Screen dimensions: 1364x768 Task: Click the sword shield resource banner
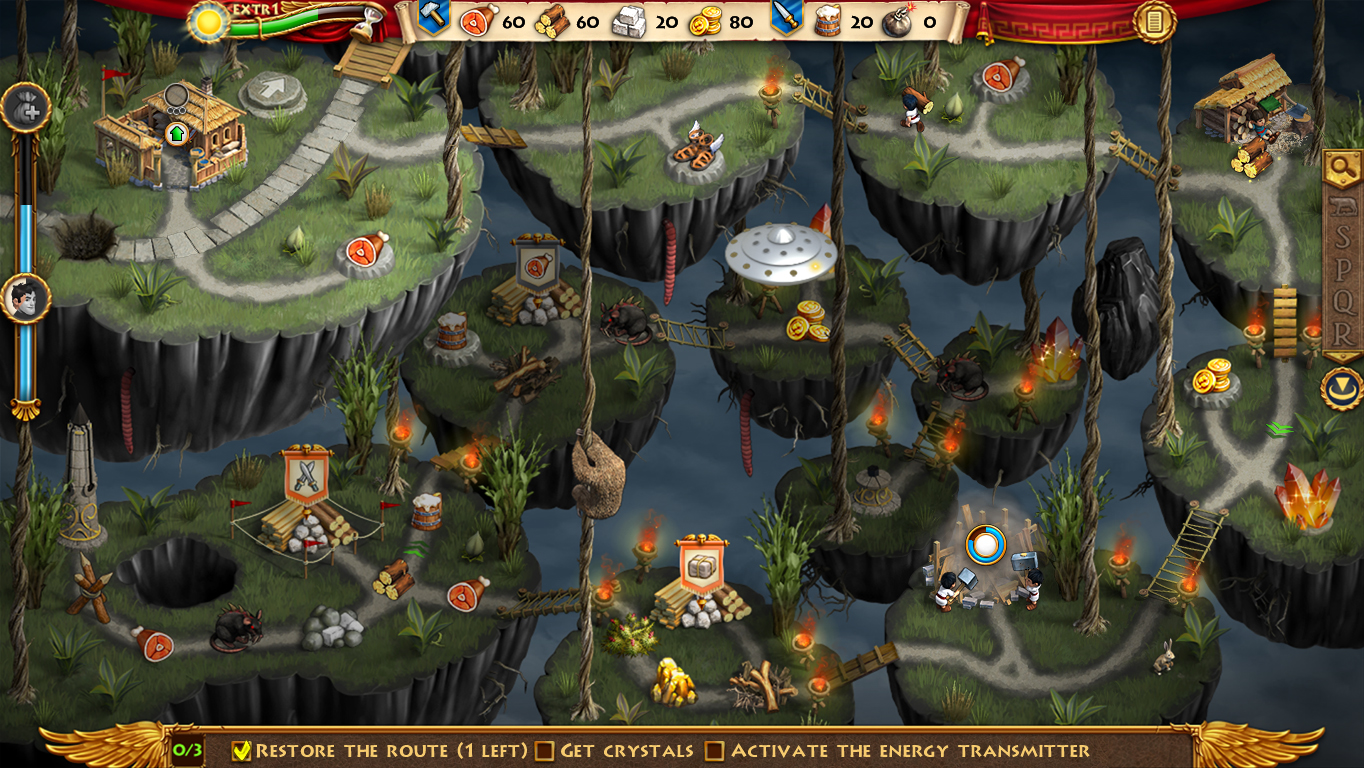pyautogui.click(x=785, y=18)
